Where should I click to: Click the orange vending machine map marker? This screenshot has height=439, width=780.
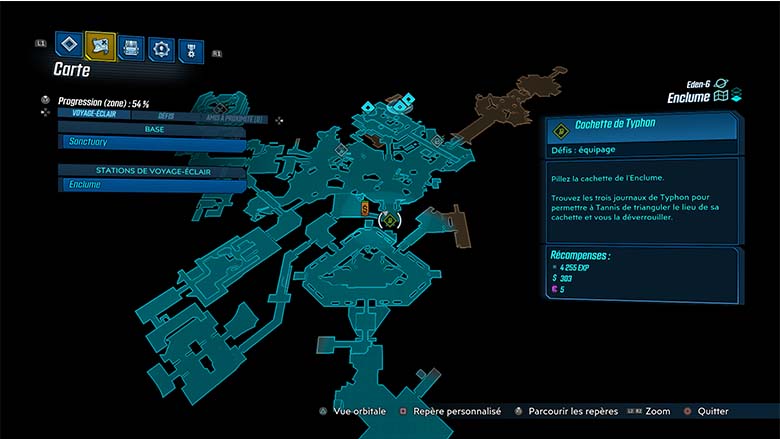tap(366, 208)
